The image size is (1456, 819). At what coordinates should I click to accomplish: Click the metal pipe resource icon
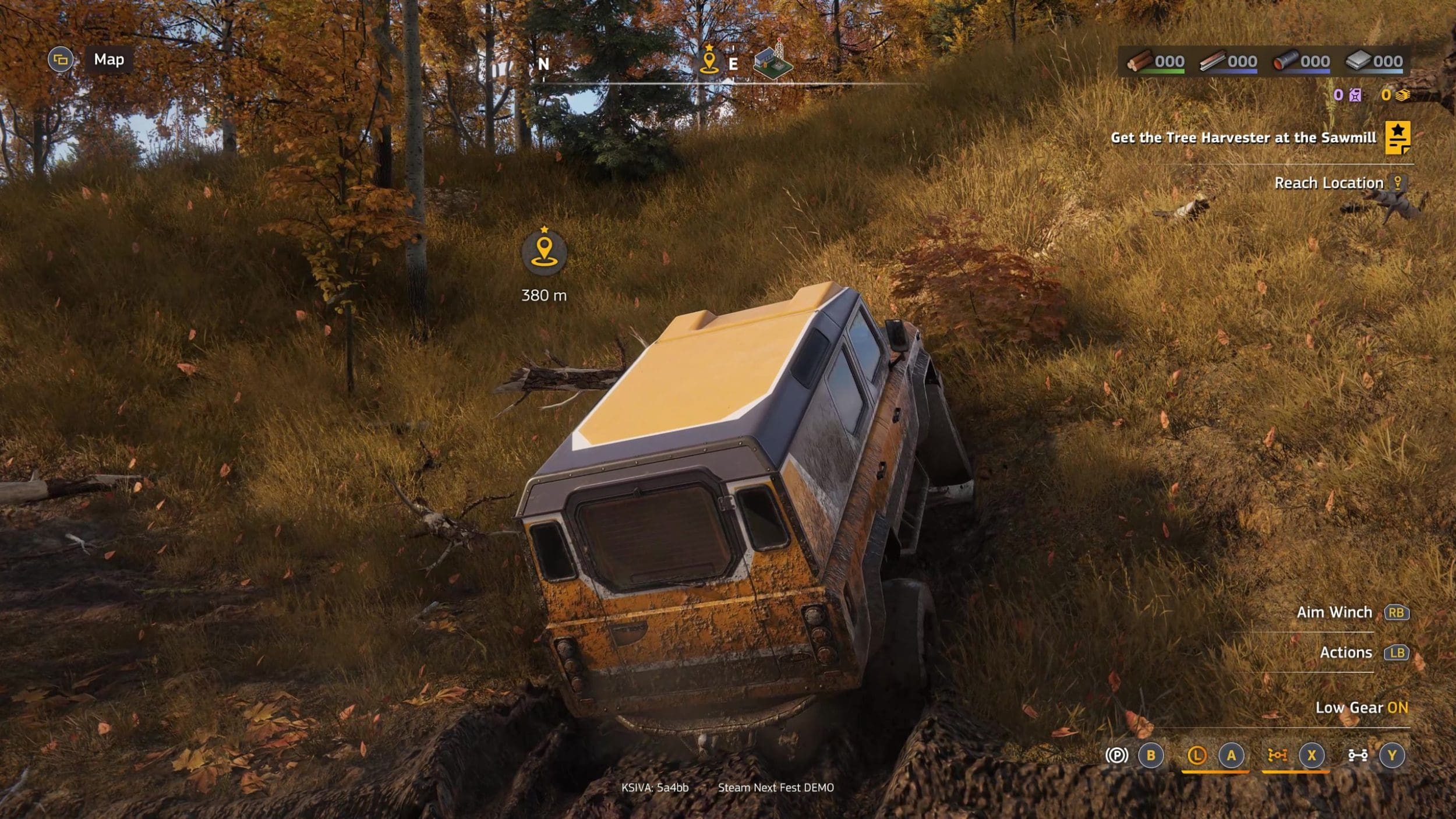tap(1285, 61)
